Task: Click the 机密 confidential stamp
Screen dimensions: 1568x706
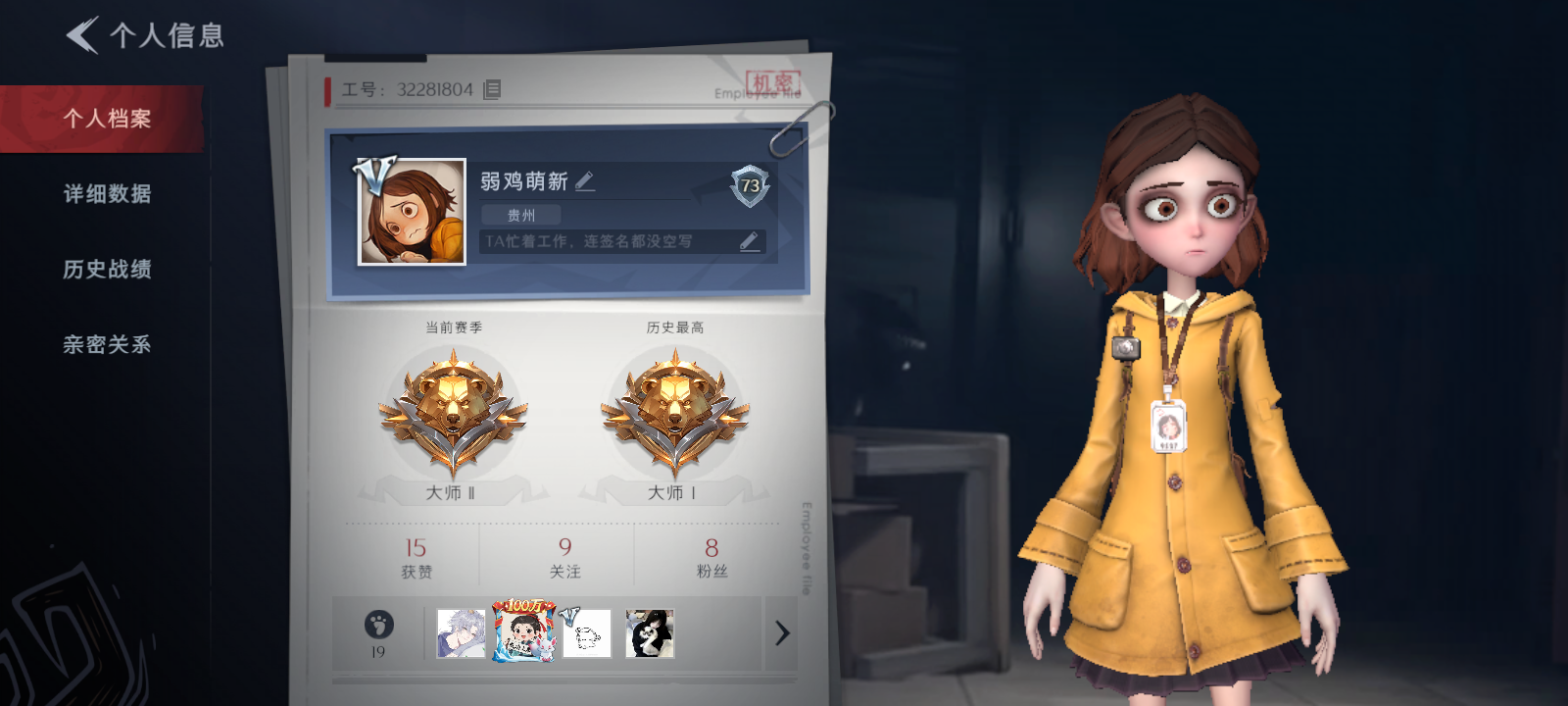Action: 773,81
